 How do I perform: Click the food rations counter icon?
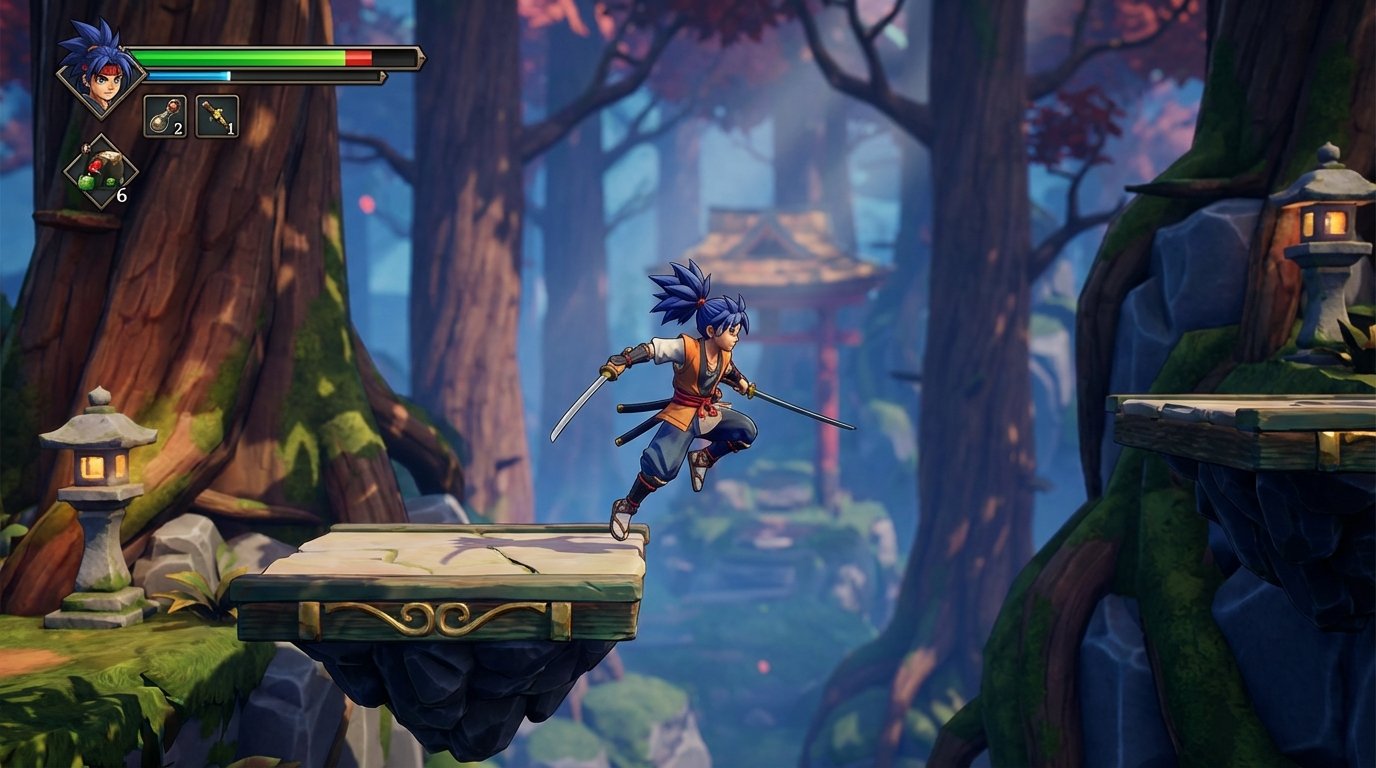100,170
